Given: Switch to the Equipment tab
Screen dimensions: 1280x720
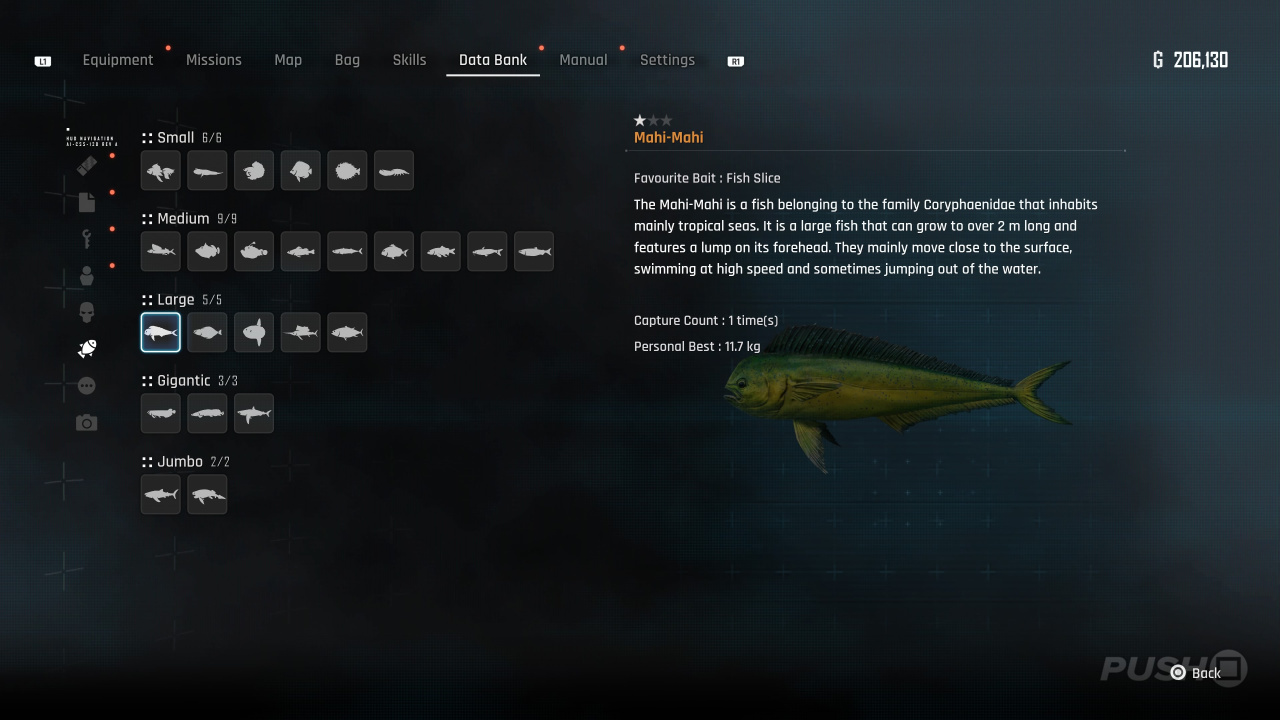Looking at the screenshot, I should click(118, 60).
